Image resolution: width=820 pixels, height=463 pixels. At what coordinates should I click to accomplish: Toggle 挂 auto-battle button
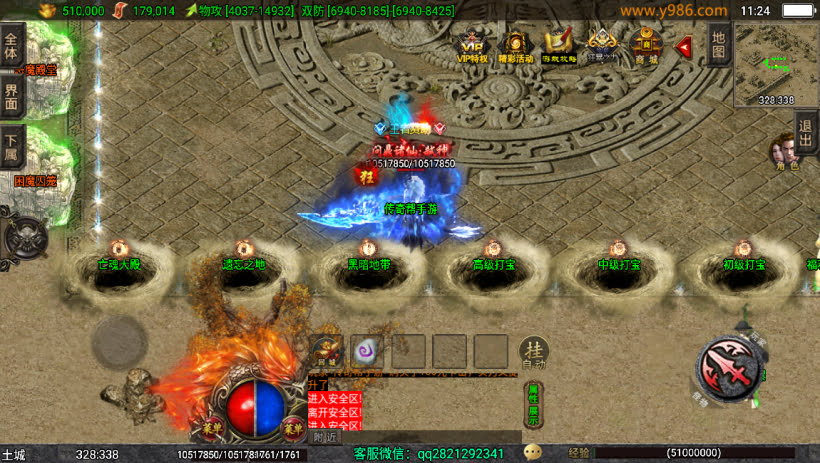(534, 351)
